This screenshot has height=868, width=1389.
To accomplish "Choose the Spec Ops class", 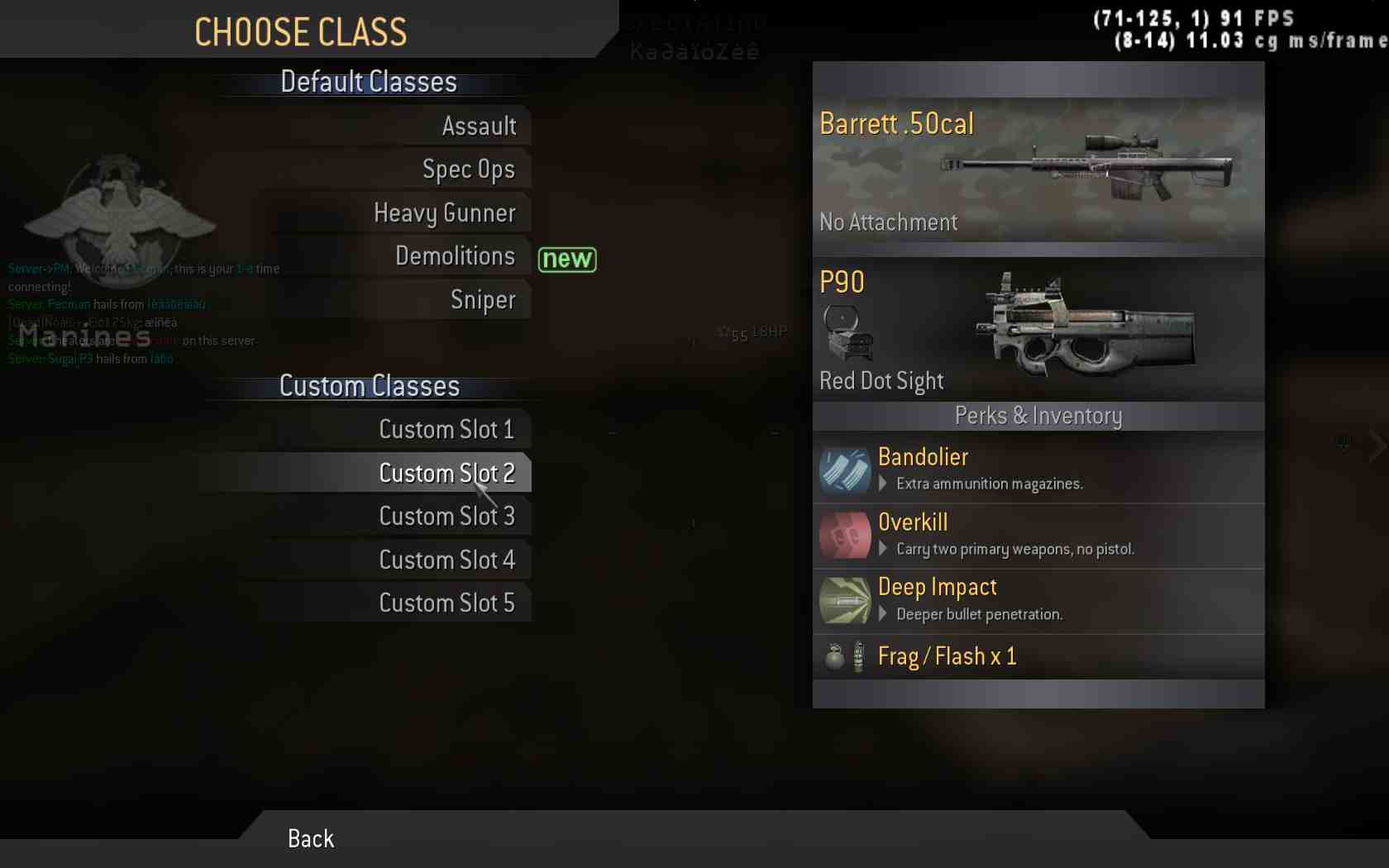I will click(468, 169).
